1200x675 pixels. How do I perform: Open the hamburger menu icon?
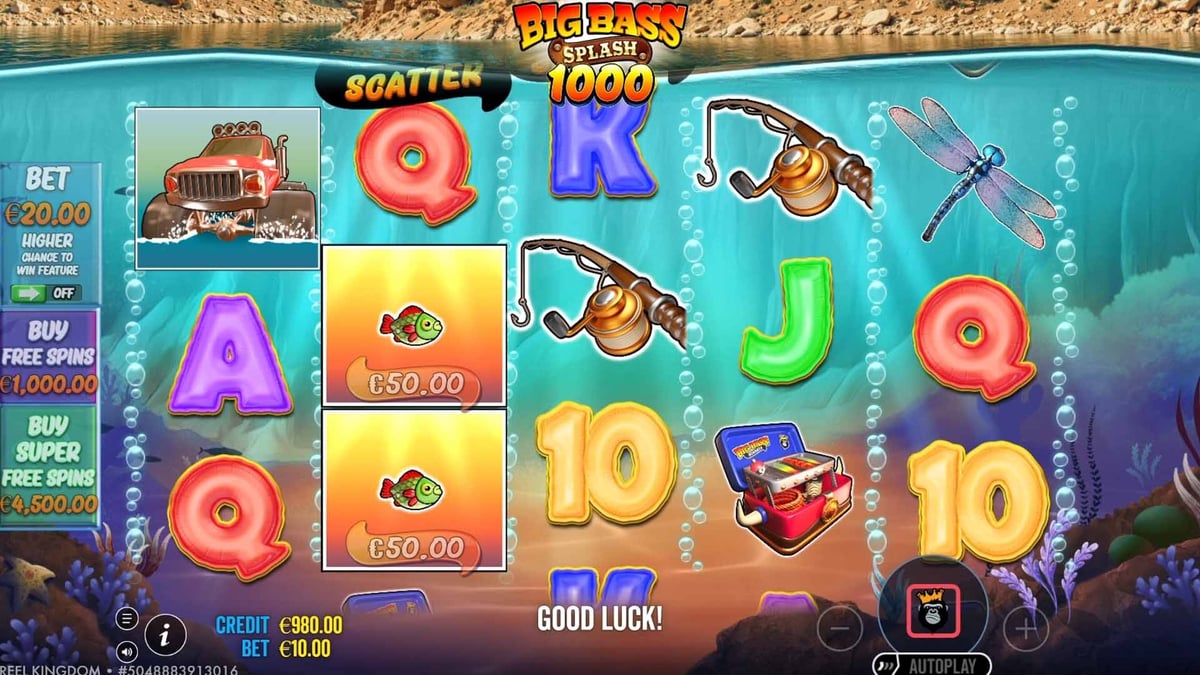[127, 619]
